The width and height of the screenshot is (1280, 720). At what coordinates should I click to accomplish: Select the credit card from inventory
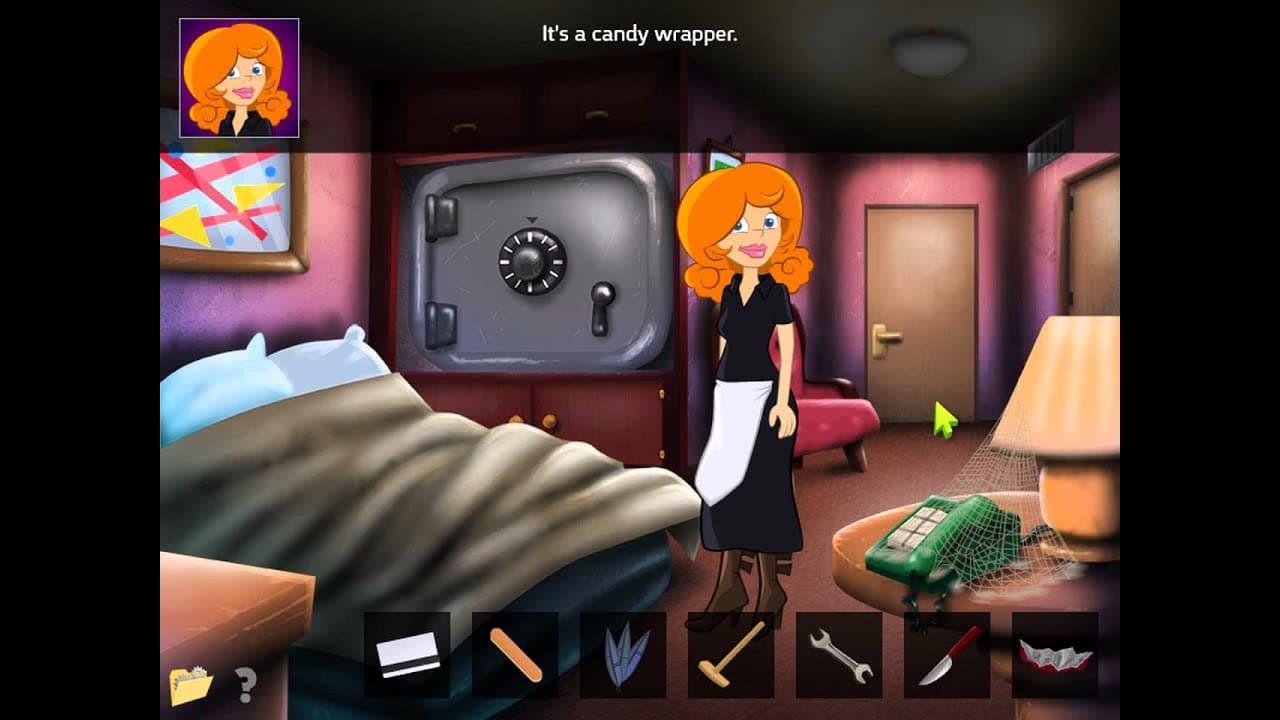410,655
